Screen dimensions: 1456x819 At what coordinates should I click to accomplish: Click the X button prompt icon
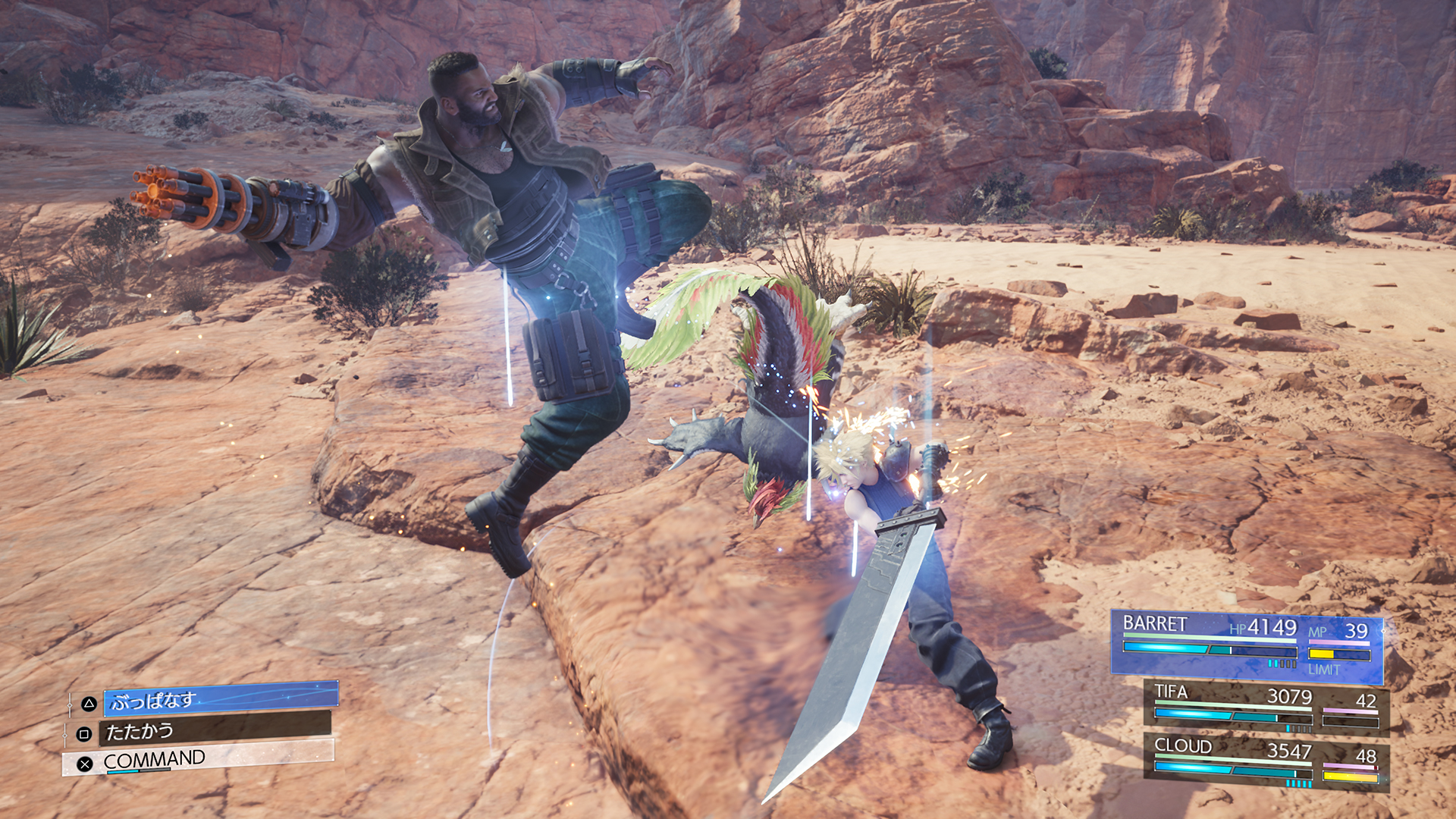point(85,764)
